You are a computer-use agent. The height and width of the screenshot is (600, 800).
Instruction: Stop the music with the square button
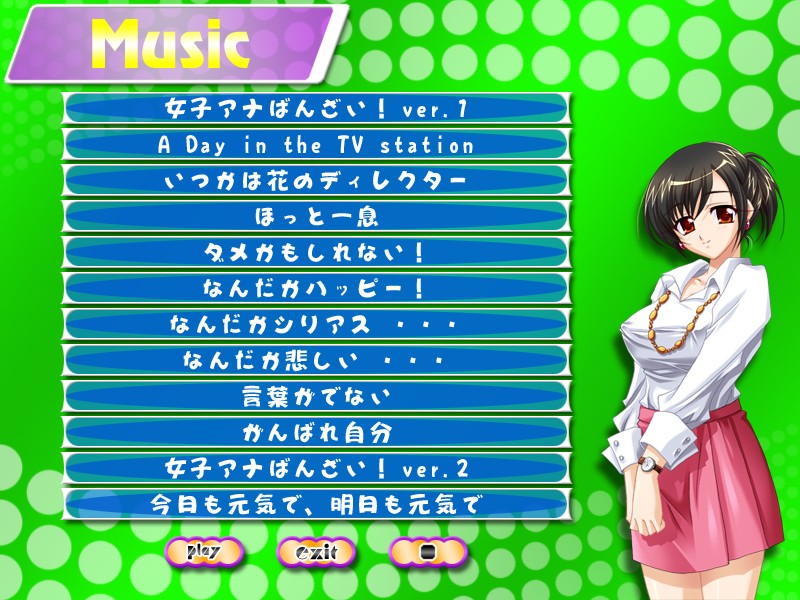428,551
